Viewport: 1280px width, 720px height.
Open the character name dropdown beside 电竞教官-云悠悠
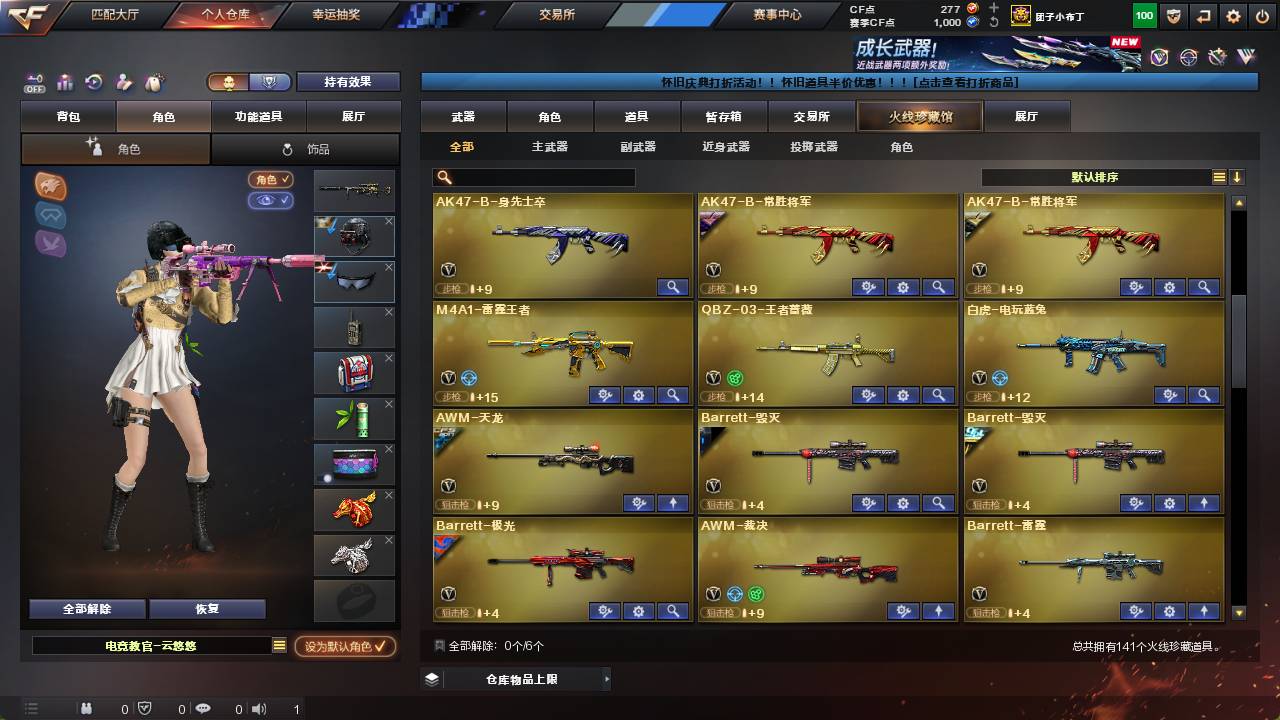[x=281, y=646]
